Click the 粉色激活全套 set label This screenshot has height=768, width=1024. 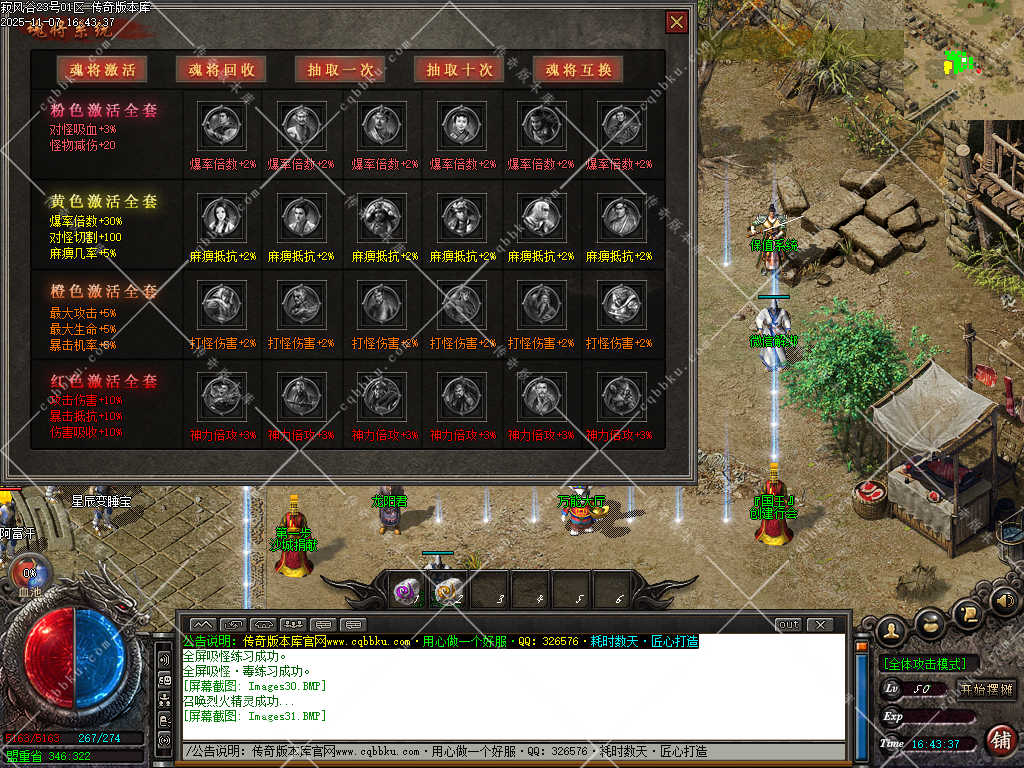pos(105,110)
